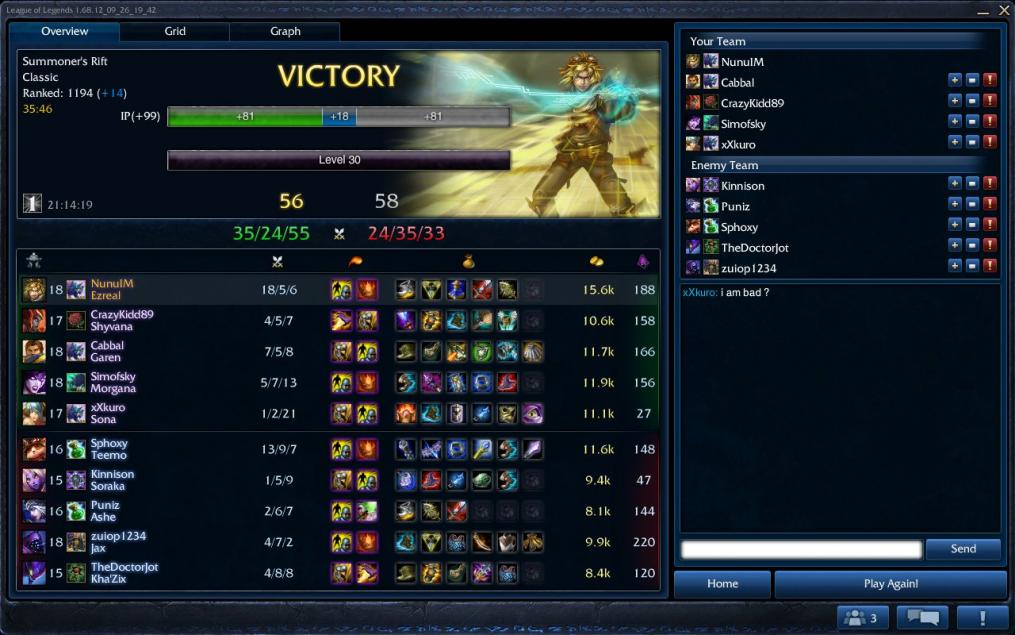Select the Overview tab

pos(65,31)
